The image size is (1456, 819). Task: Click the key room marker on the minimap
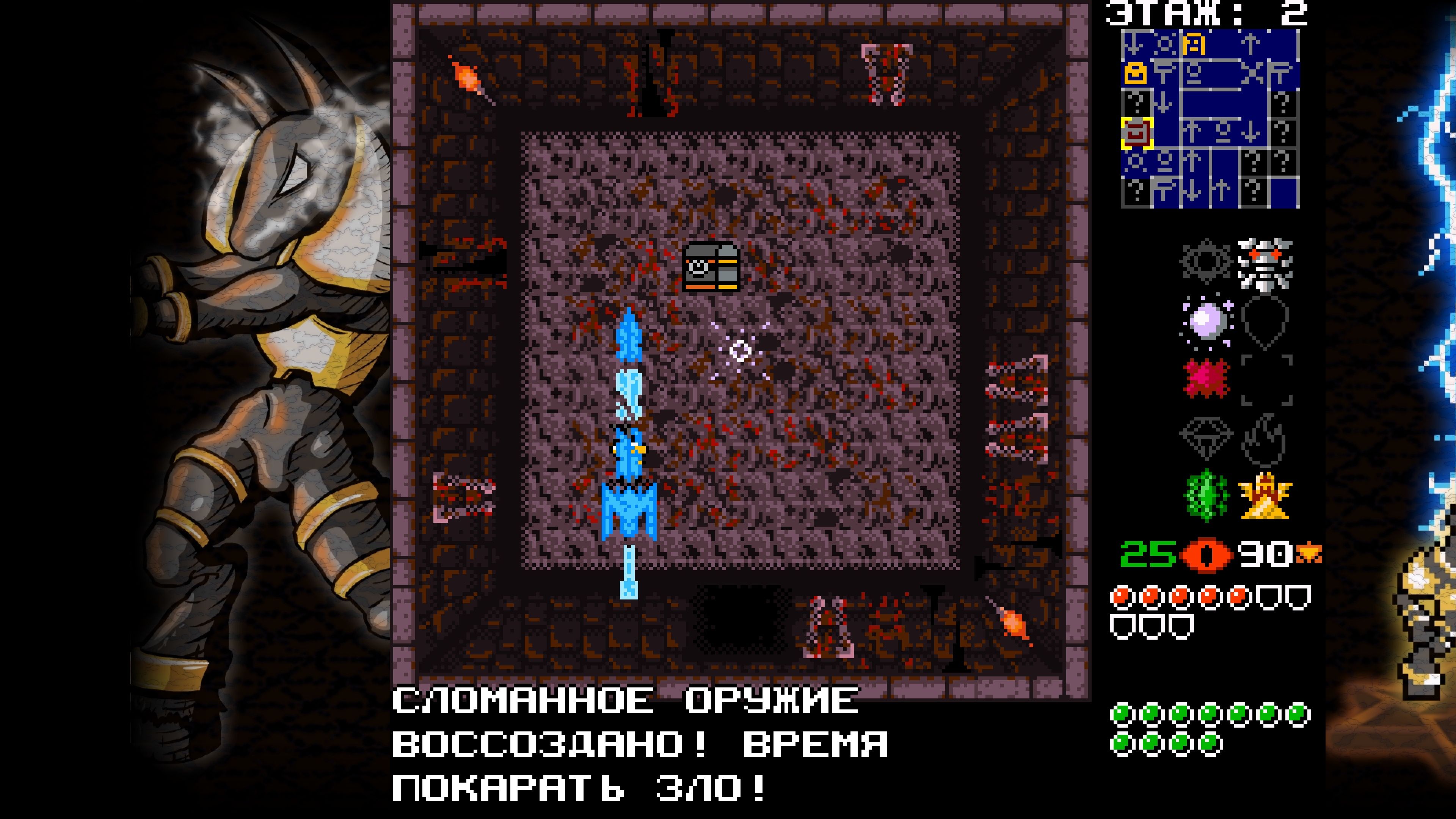pos(1194,44)
